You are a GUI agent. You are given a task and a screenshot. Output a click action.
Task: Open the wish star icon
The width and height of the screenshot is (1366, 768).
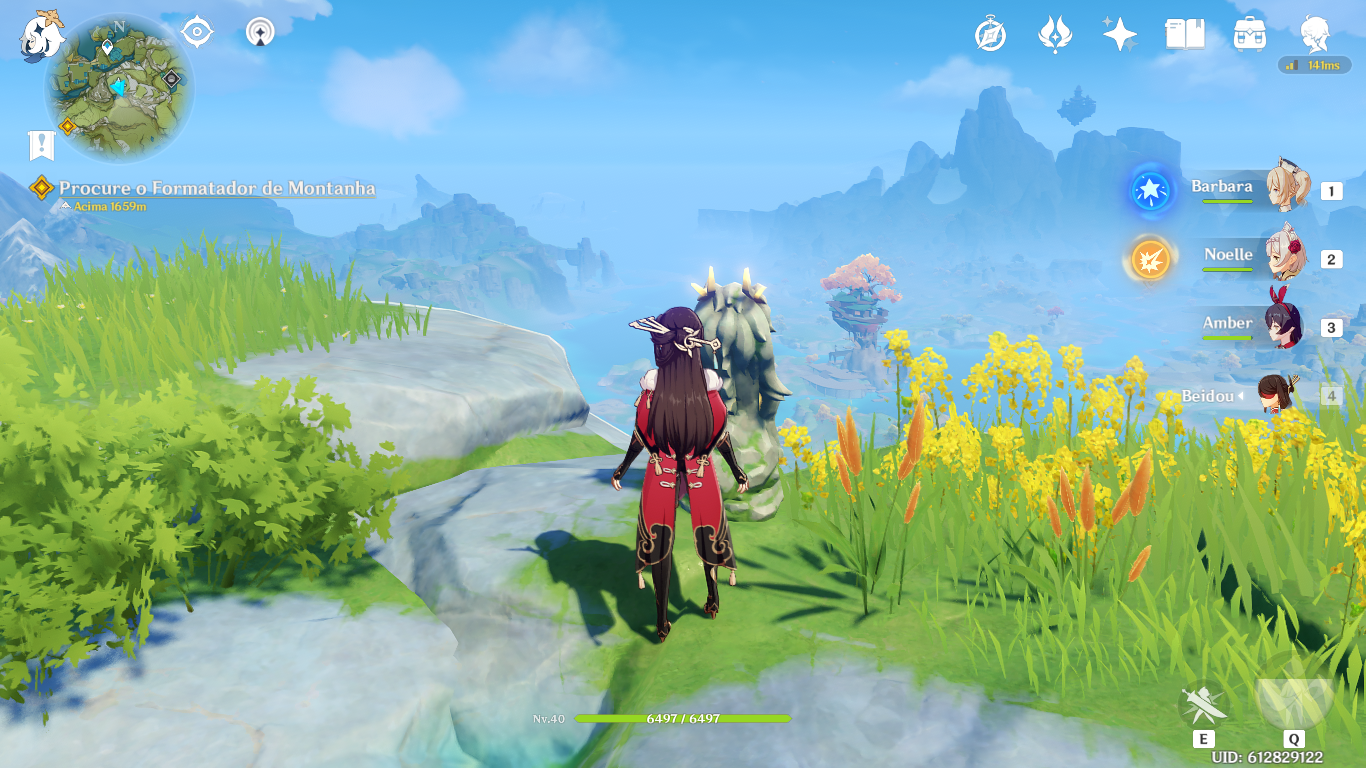1119,35
